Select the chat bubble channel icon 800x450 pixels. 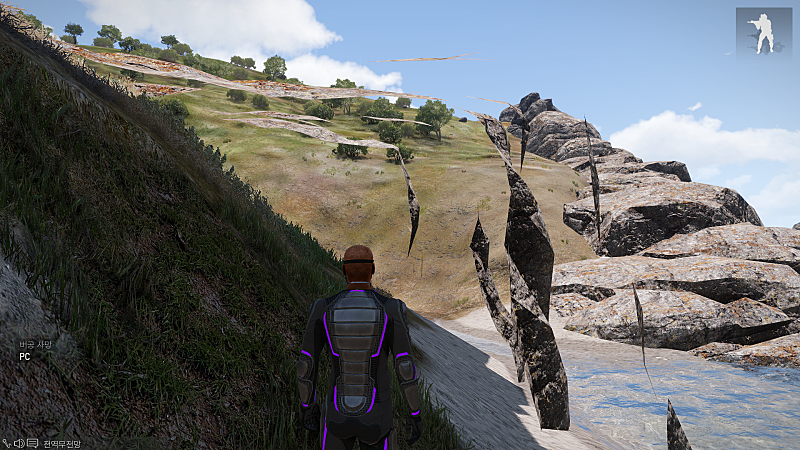coord(32,443)
